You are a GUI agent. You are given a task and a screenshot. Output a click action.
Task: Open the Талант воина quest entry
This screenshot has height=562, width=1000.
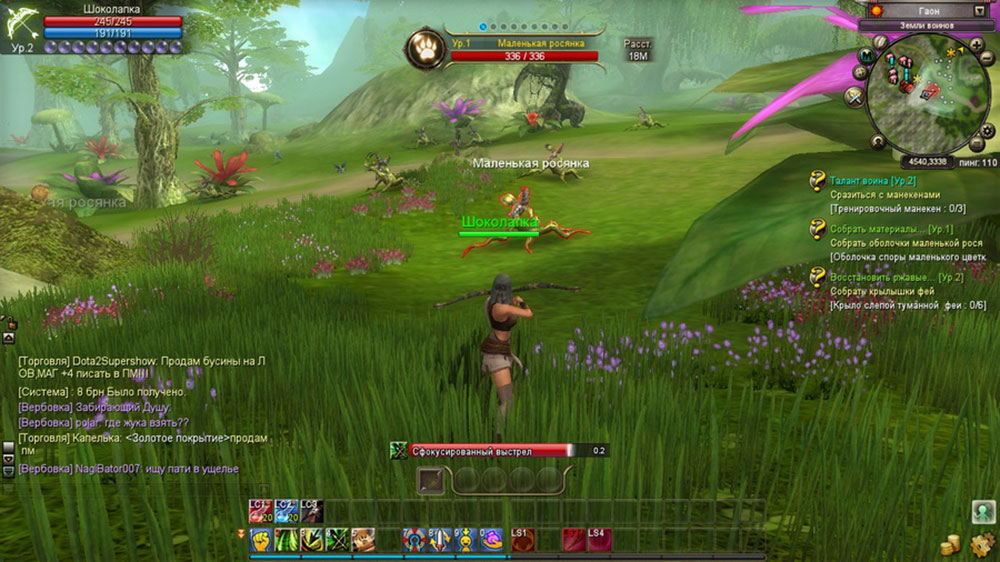[x=872, y=181]
